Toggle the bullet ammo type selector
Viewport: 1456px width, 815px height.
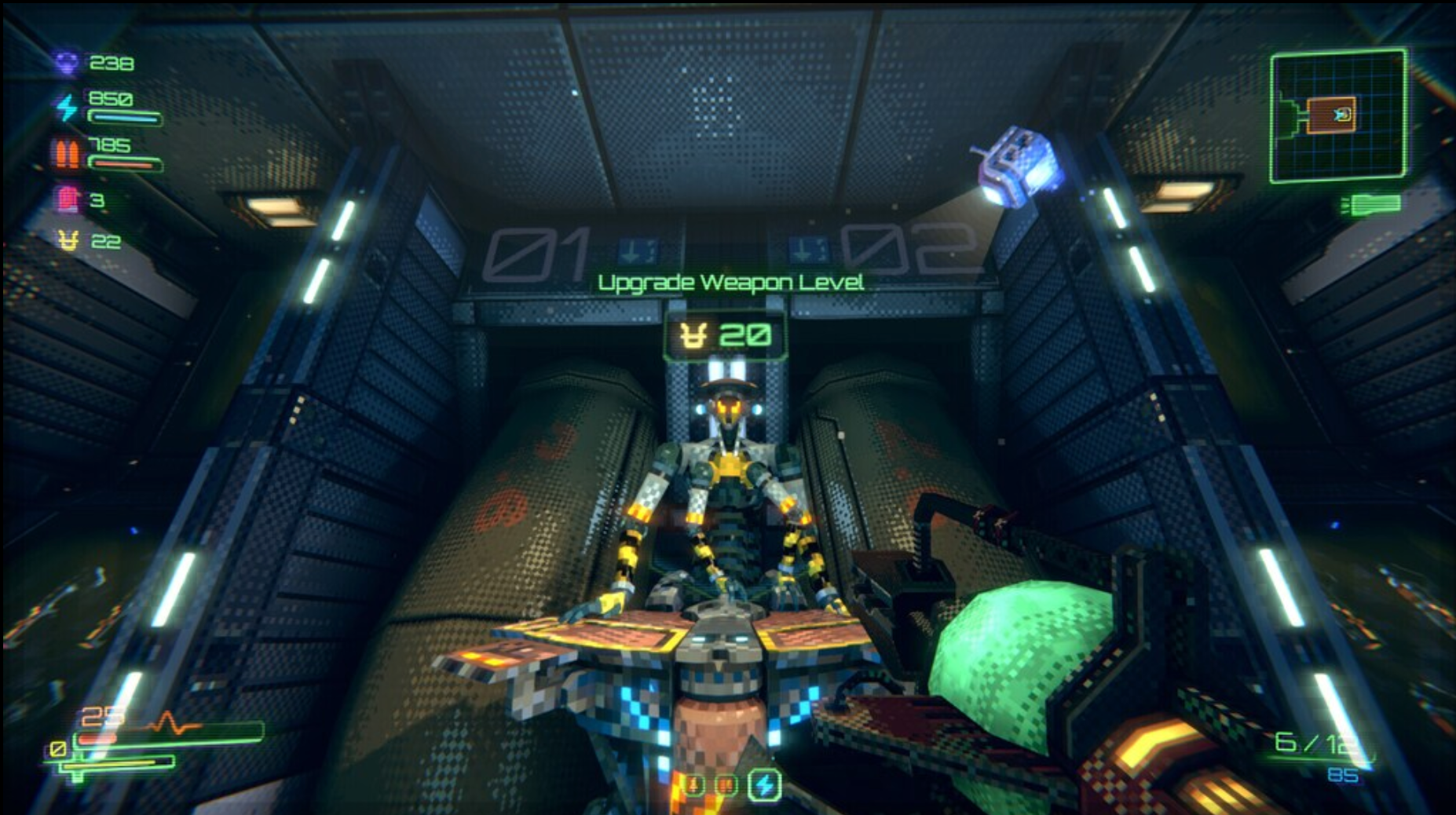pyautogui.click(x=727, y=785)
